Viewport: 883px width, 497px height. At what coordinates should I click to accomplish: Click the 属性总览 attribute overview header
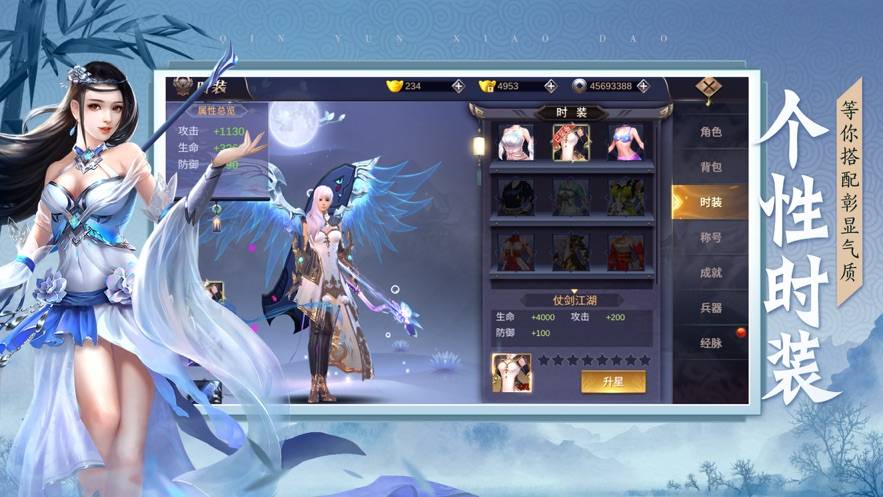(216, 111)
